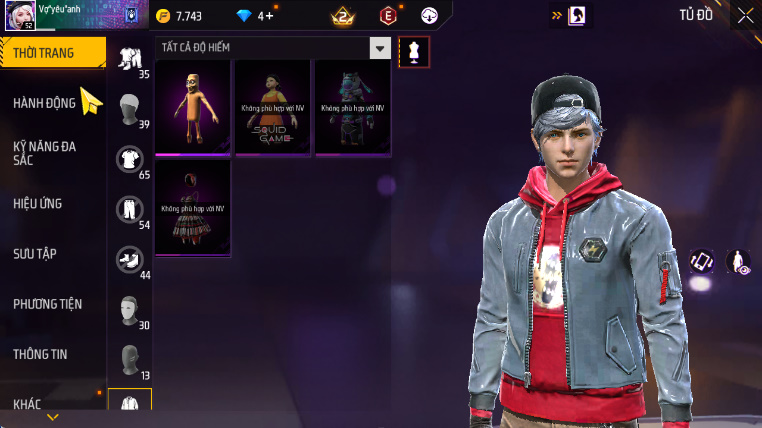Close the vault with the X button
762x428 pixels.
(x=745, y=15)
